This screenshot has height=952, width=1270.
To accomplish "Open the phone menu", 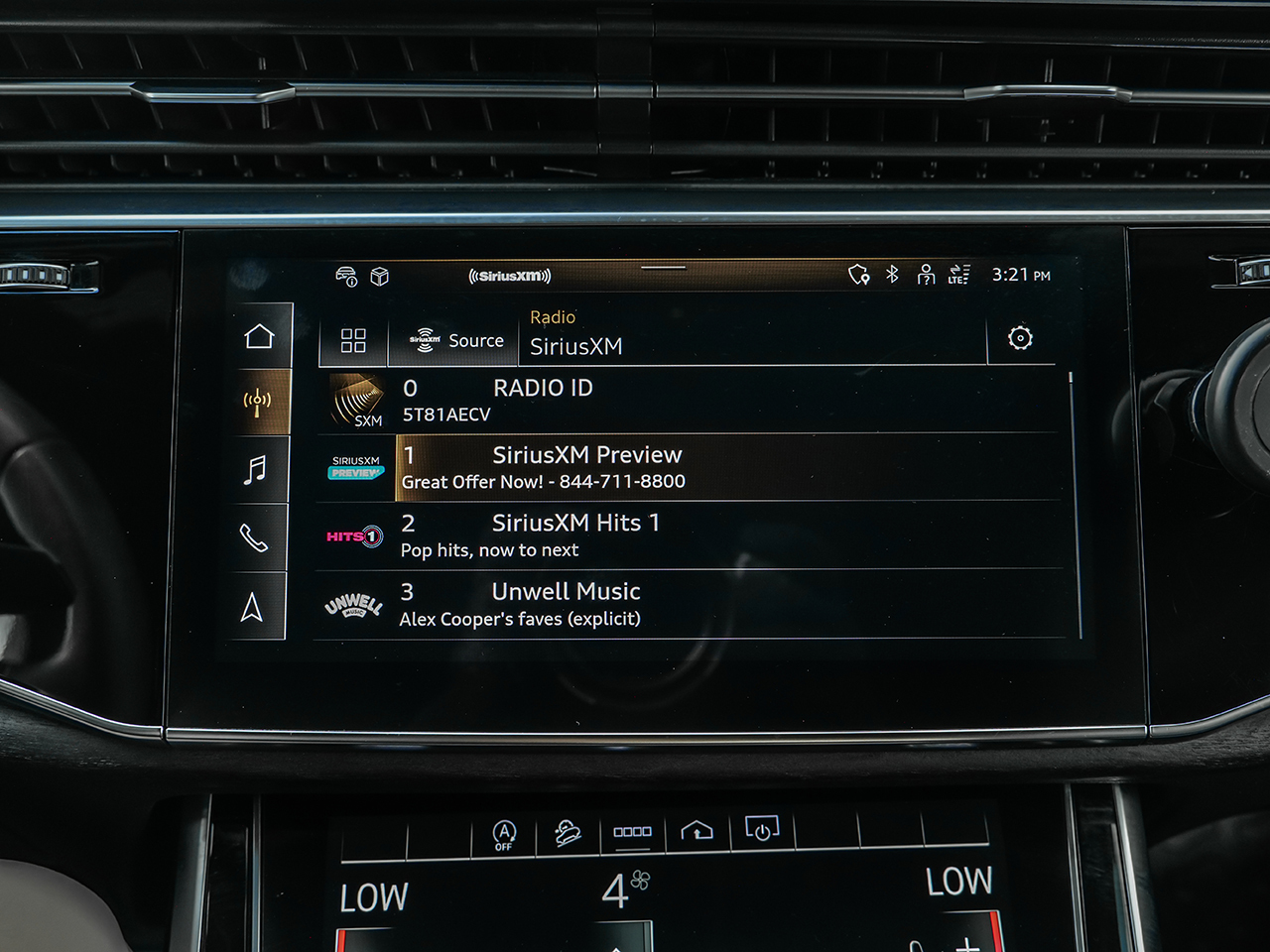I will [254, 537].
